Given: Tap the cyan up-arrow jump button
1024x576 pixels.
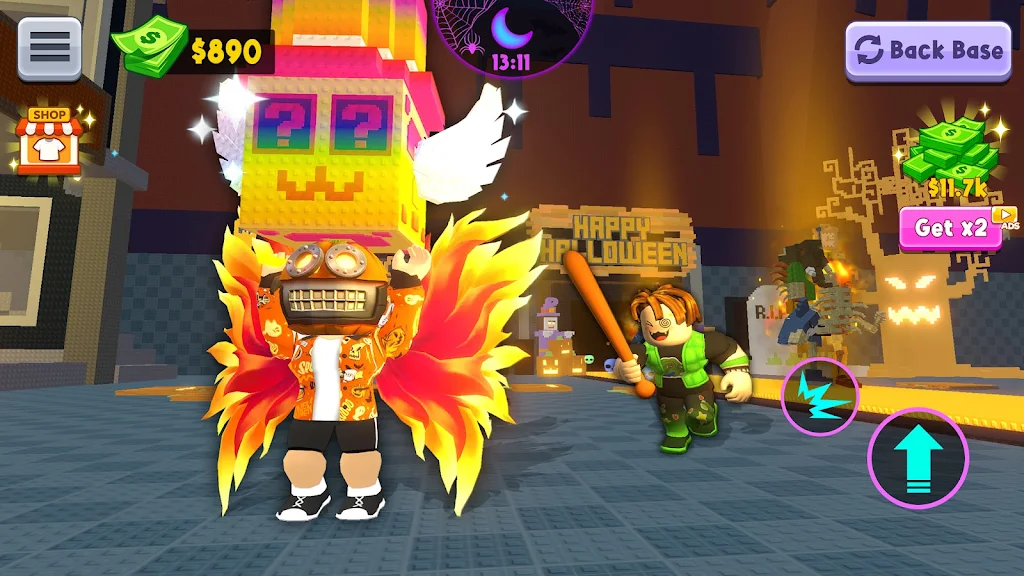Looking at the screenshot, I should 917,459.
